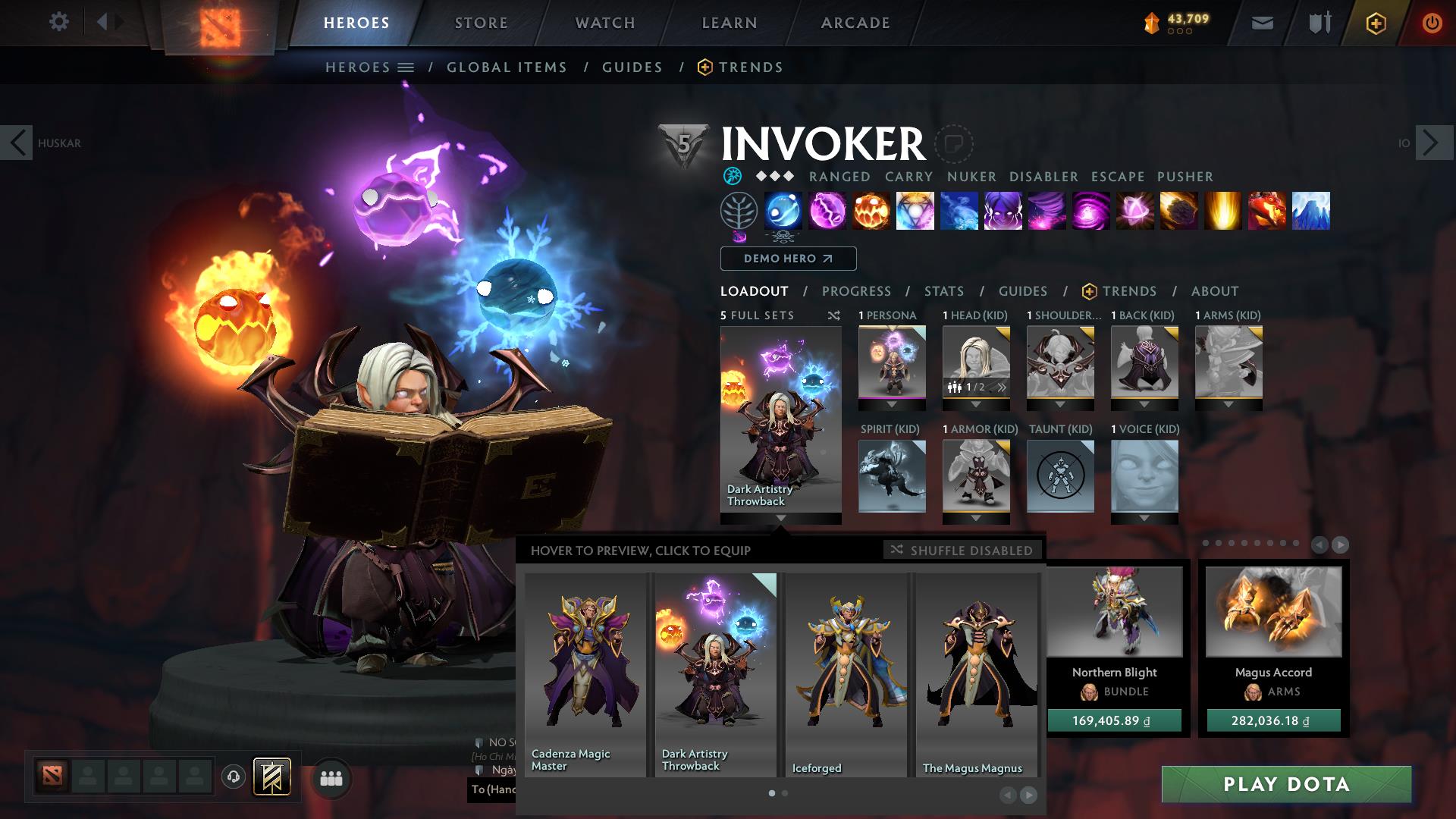Equip the Cadenza Magic Master set
Screen dimensions: 1456x819
click(x=585, y=675)
